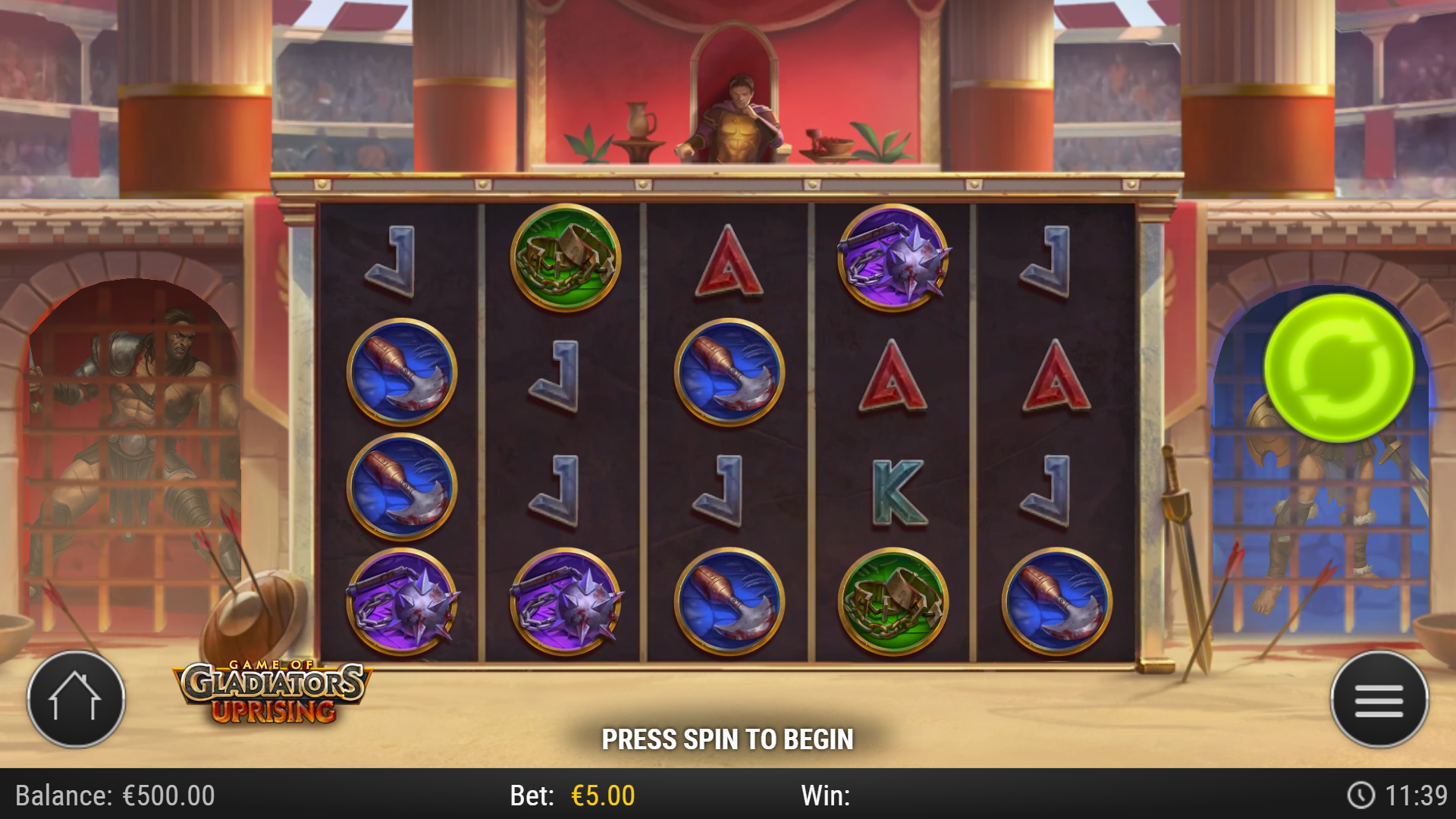Click the Win field in the bottom bar
The width and height of the screenshot is (1456, 819).
827,796
